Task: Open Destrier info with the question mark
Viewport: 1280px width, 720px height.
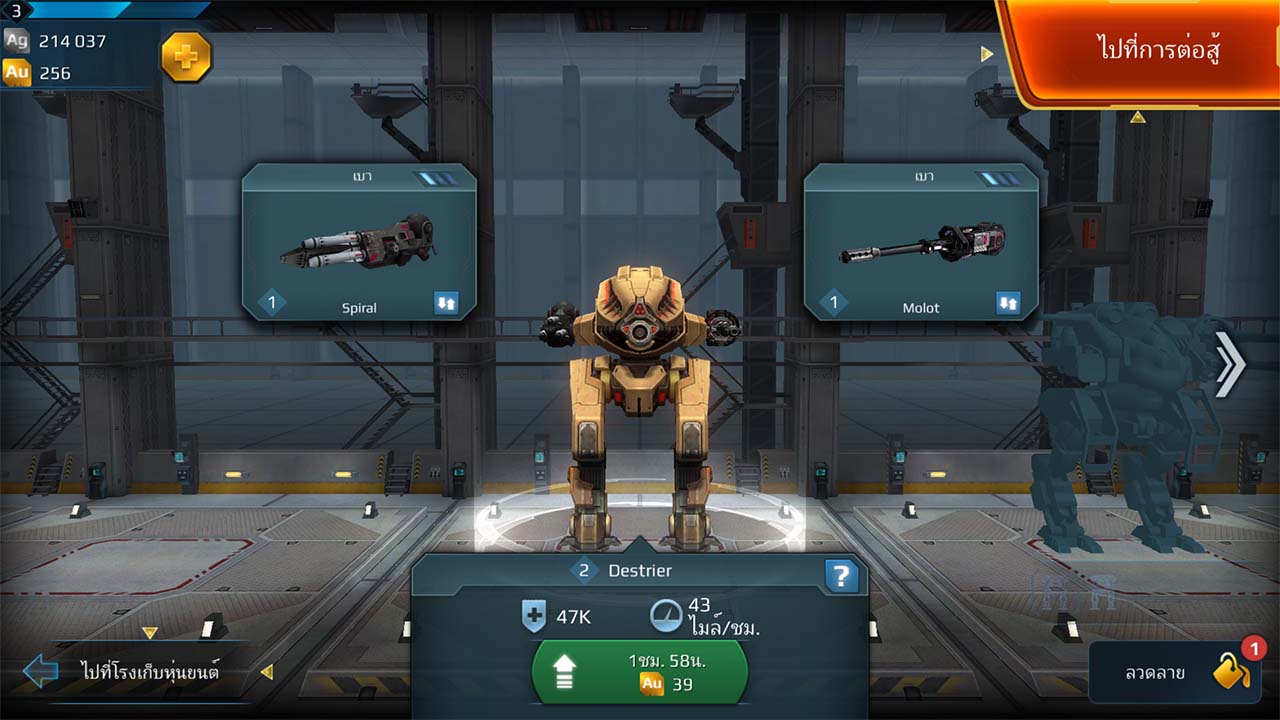Action: 841,575
